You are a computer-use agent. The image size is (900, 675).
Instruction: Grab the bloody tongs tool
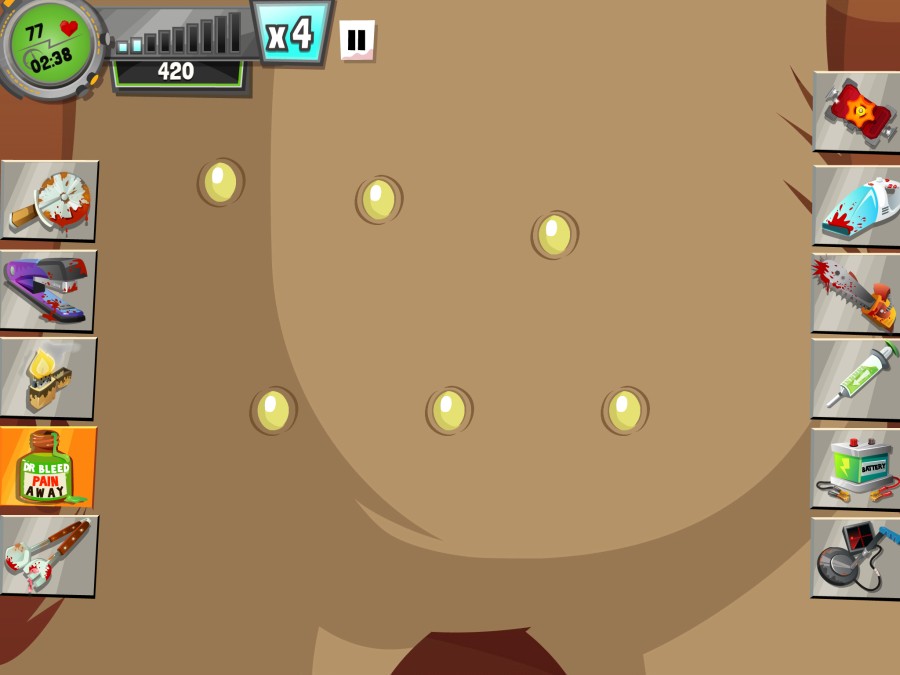click(x=49, y=555)
